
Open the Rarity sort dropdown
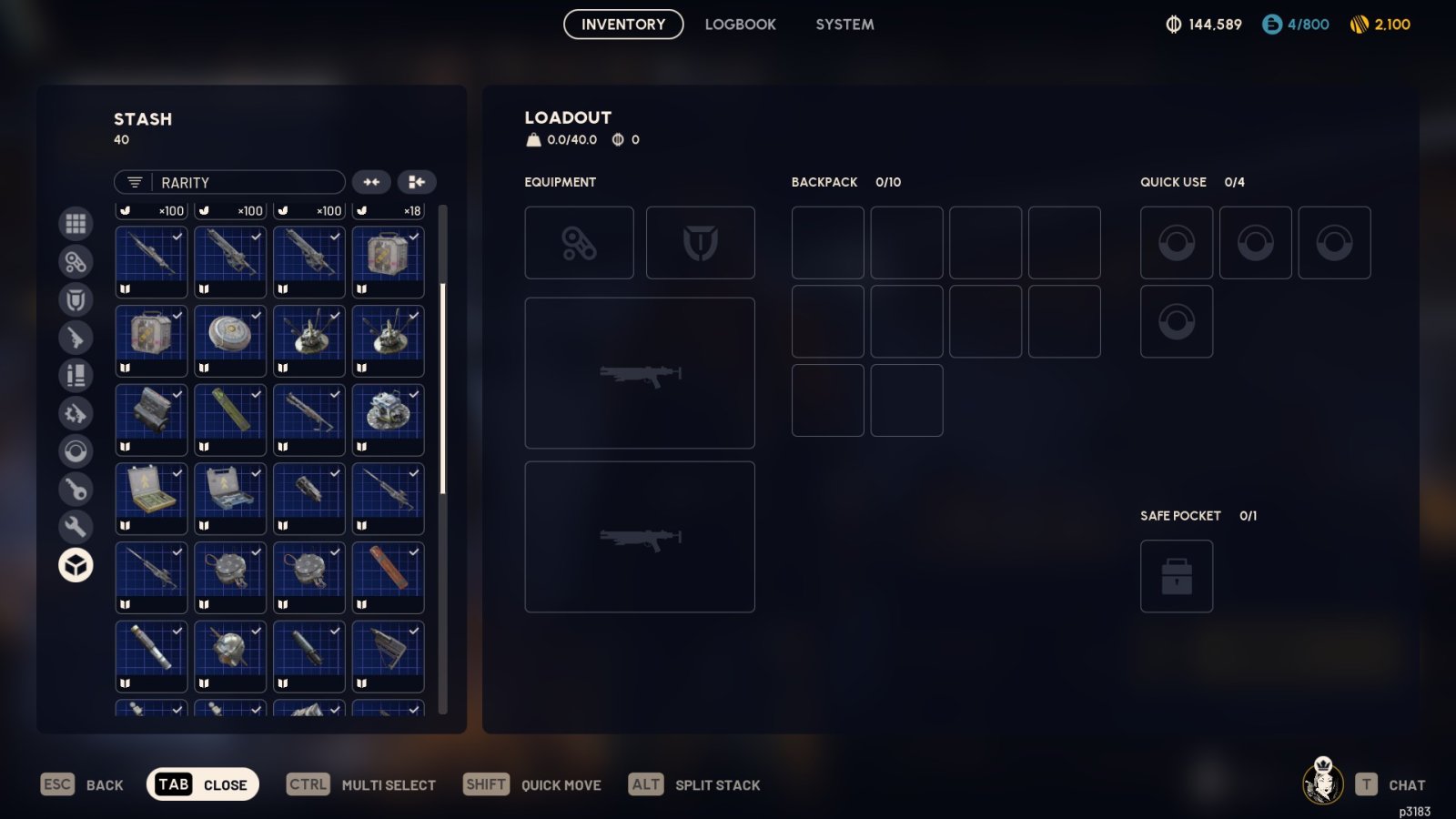[x=229, y=183]
